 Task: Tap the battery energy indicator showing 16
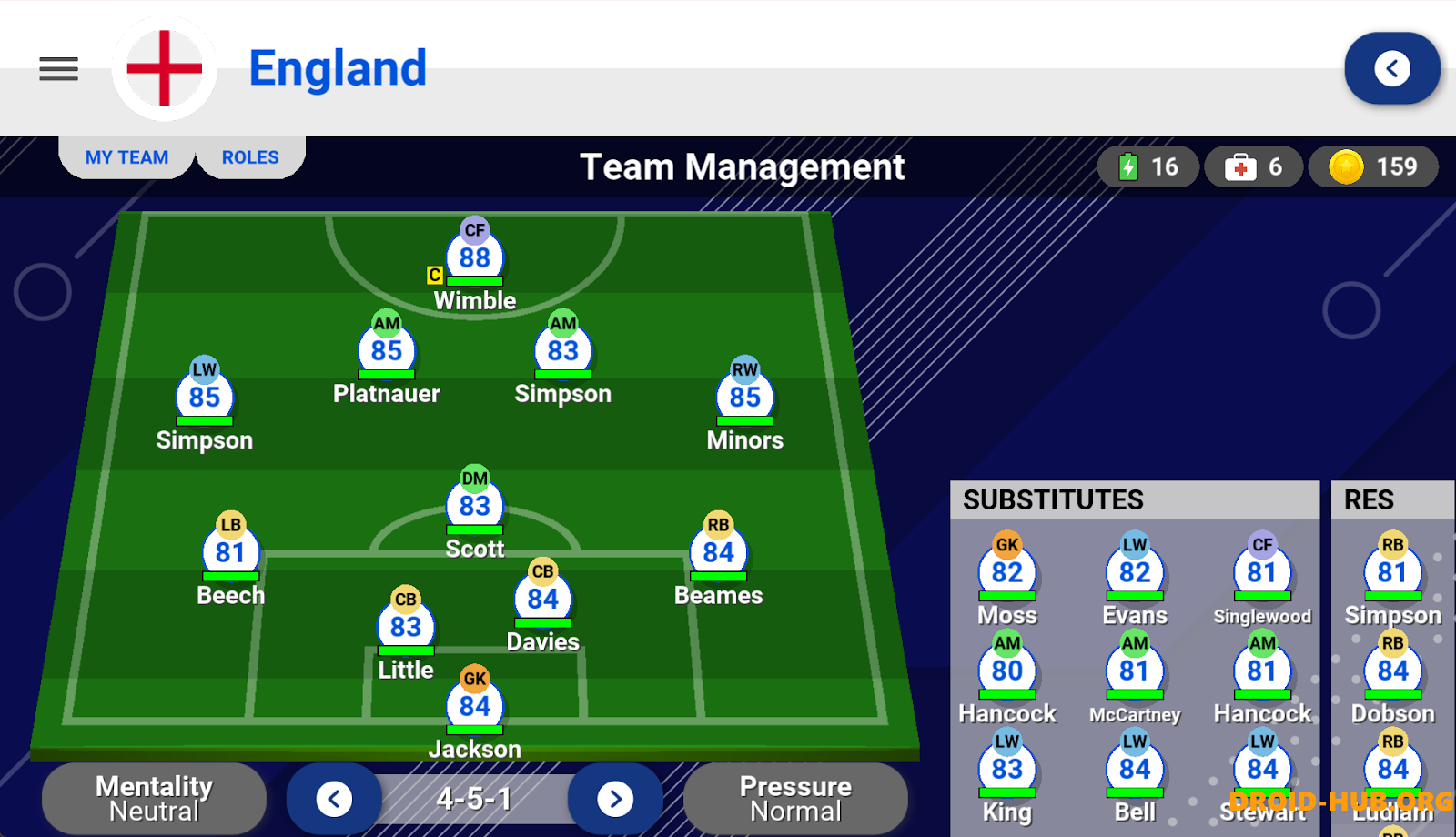[x=1148, y=166]
